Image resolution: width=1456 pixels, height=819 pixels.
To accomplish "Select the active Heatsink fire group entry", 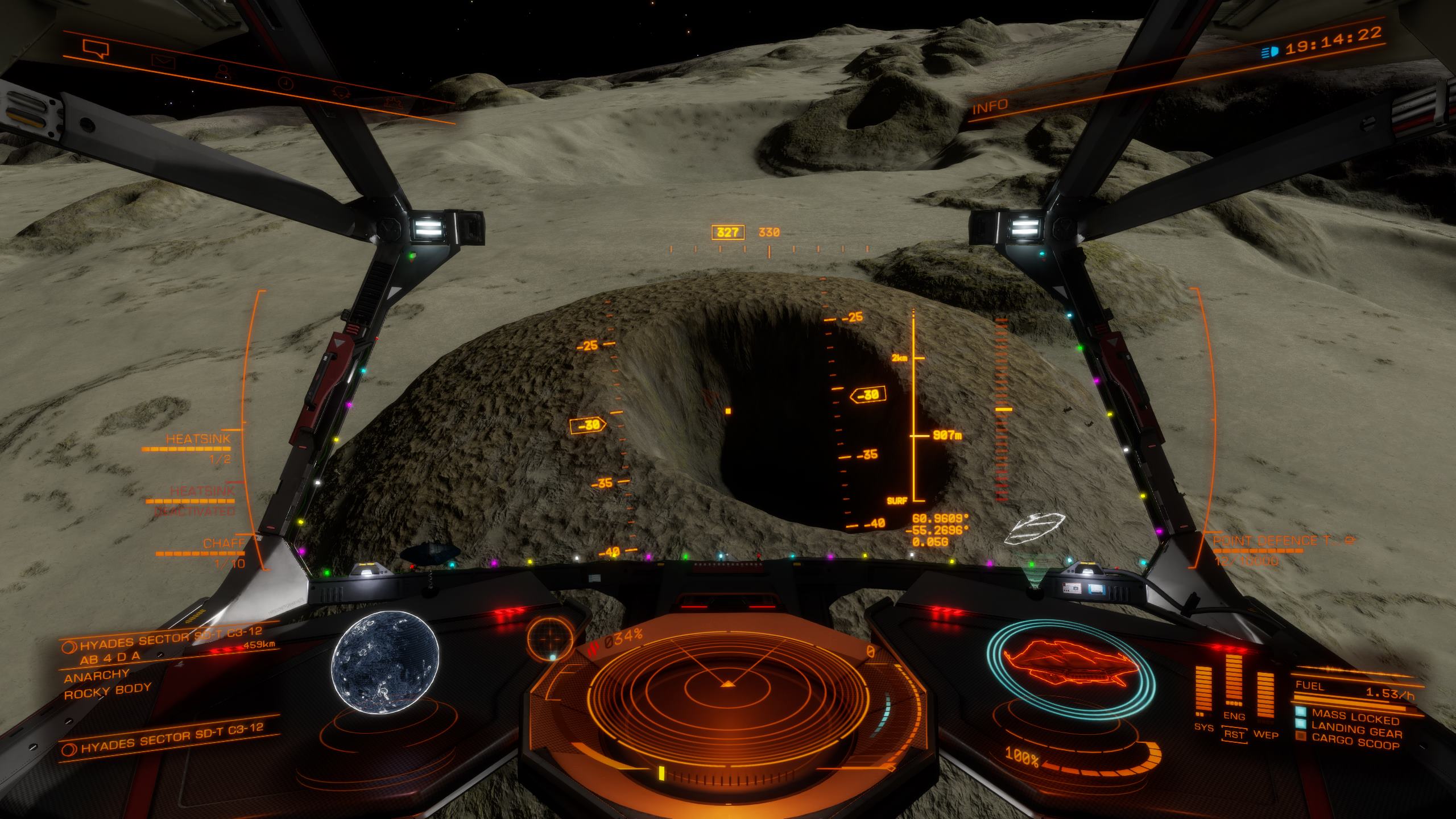I will (198, 440).
